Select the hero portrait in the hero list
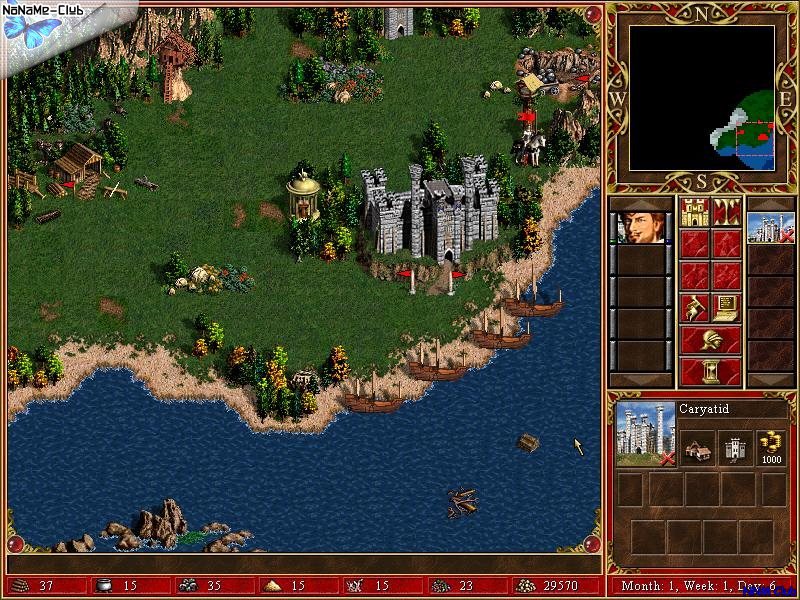 tap(639, 227)
